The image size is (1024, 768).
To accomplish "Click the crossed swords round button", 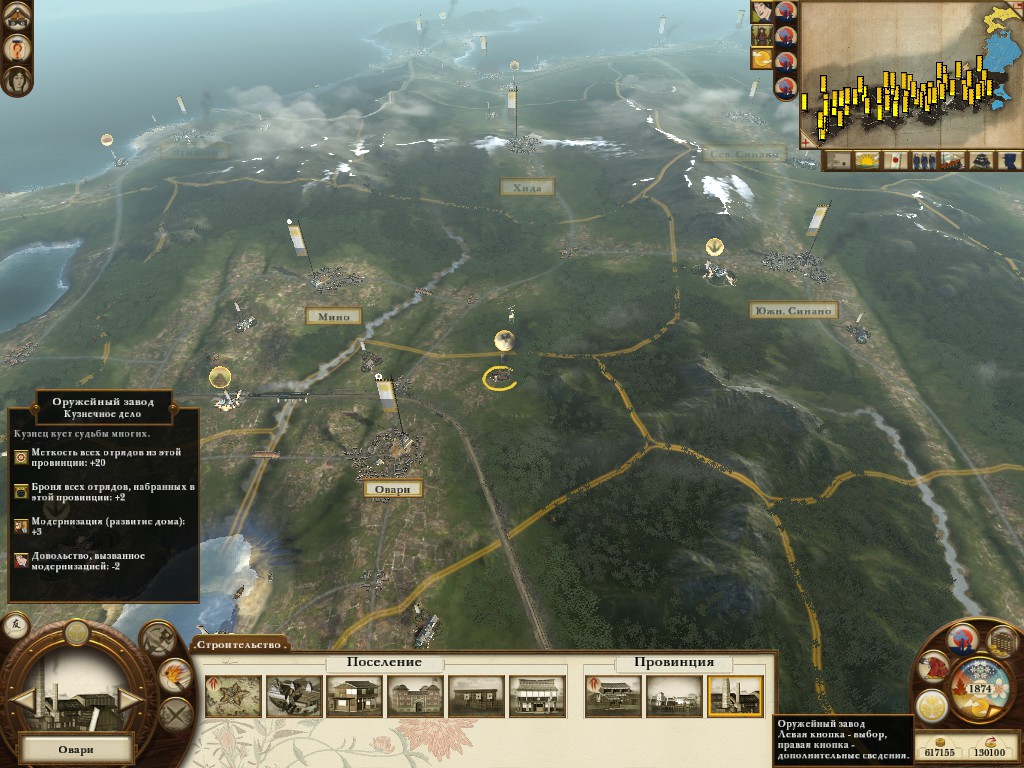I will click(175, 714).
